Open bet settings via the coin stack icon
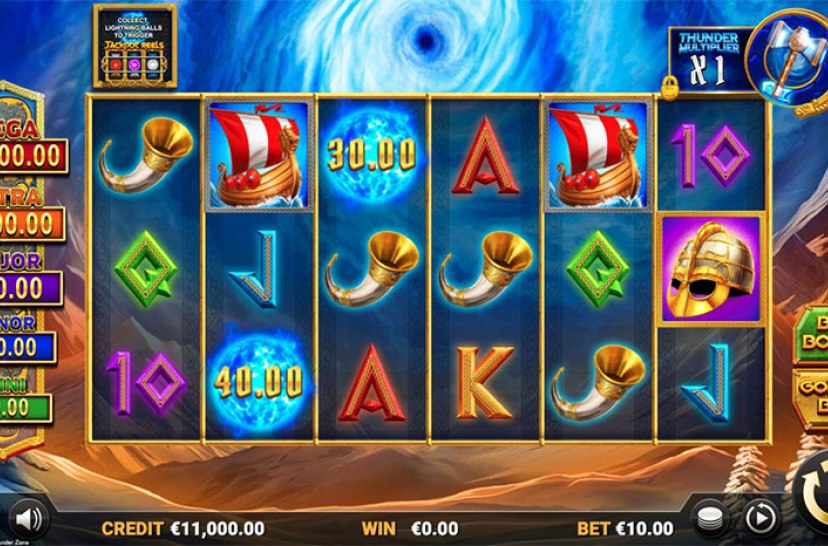 (710, 517)
